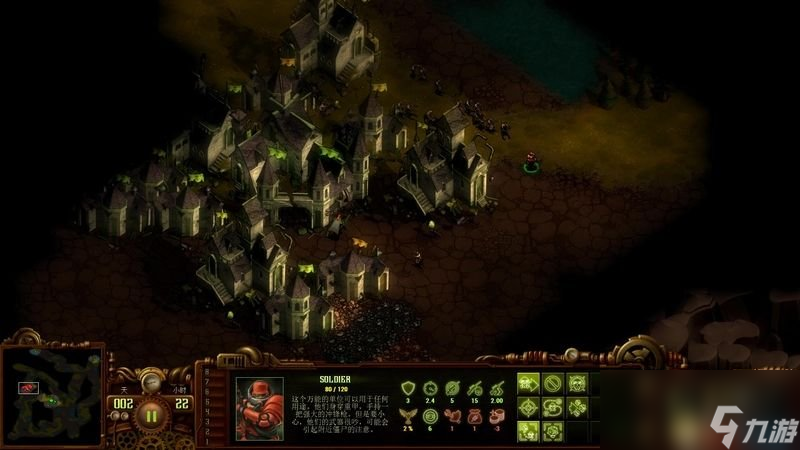Activate the circular-arrows patrol command
Image resolution: width=800 pixels, height=450 pixels.
(x=553, y=408)
